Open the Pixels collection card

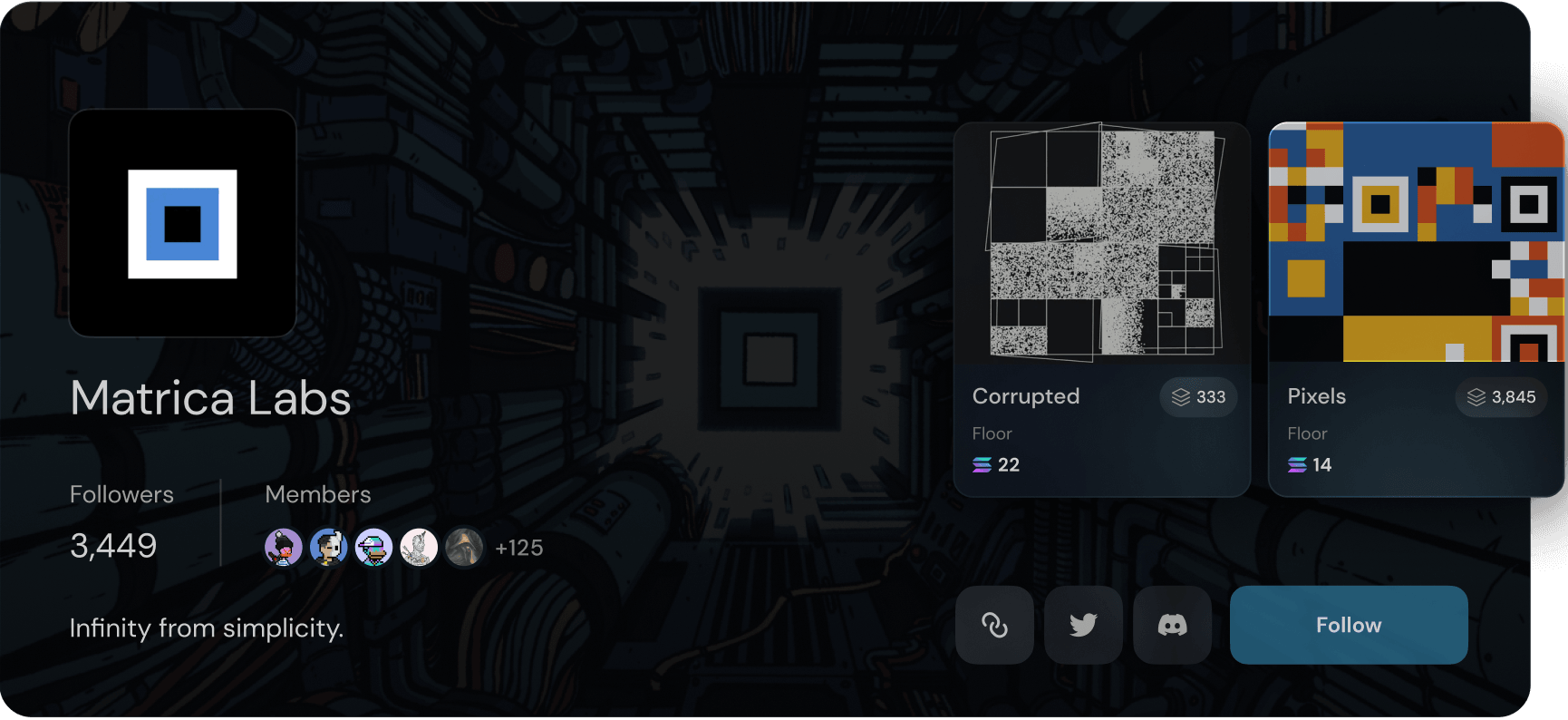coord(1415,308)
